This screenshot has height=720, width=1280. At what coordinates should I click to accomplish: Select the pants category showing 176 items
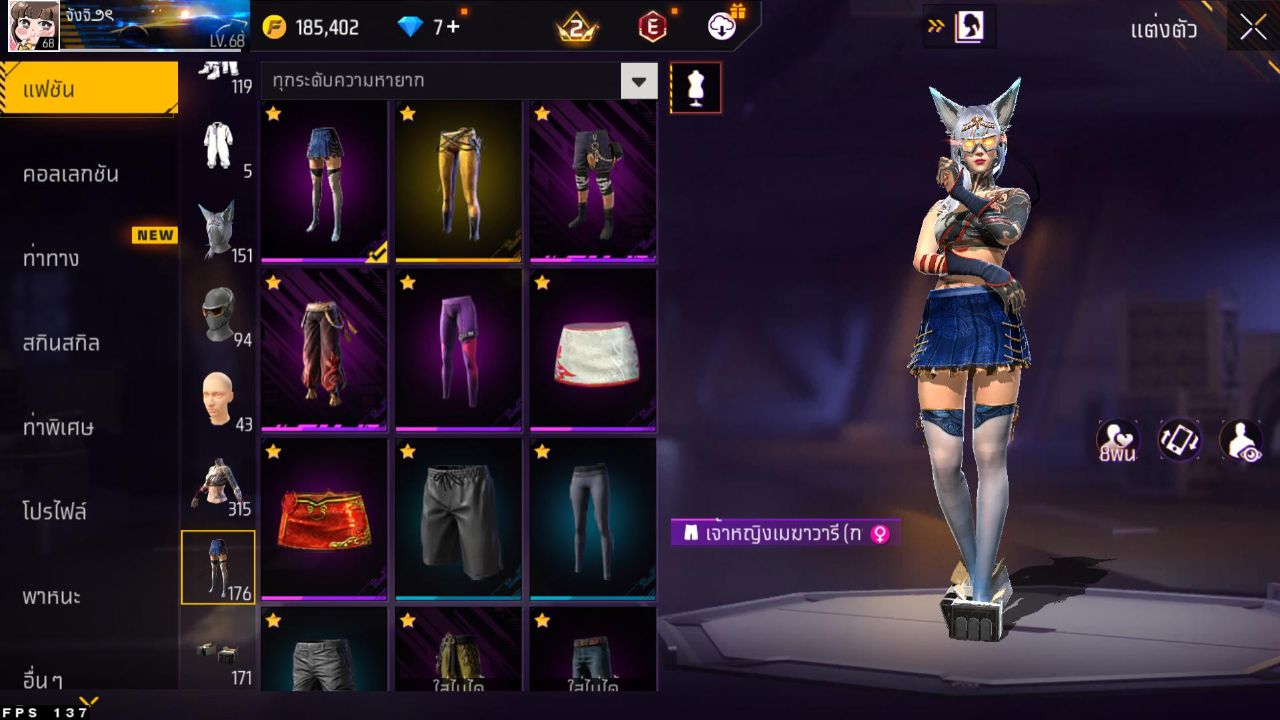pos(220,567)
